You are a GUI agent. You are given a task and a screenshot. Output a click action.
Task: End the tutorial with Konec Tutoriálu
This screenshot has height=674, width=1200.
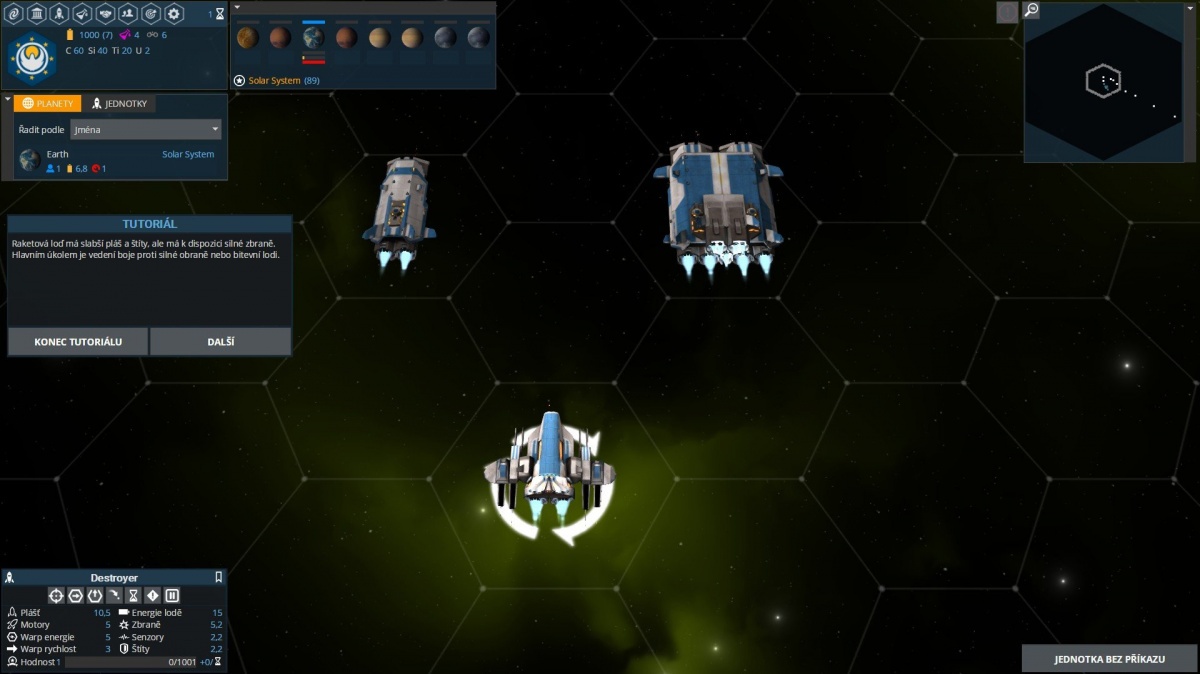tap(78, 341)
